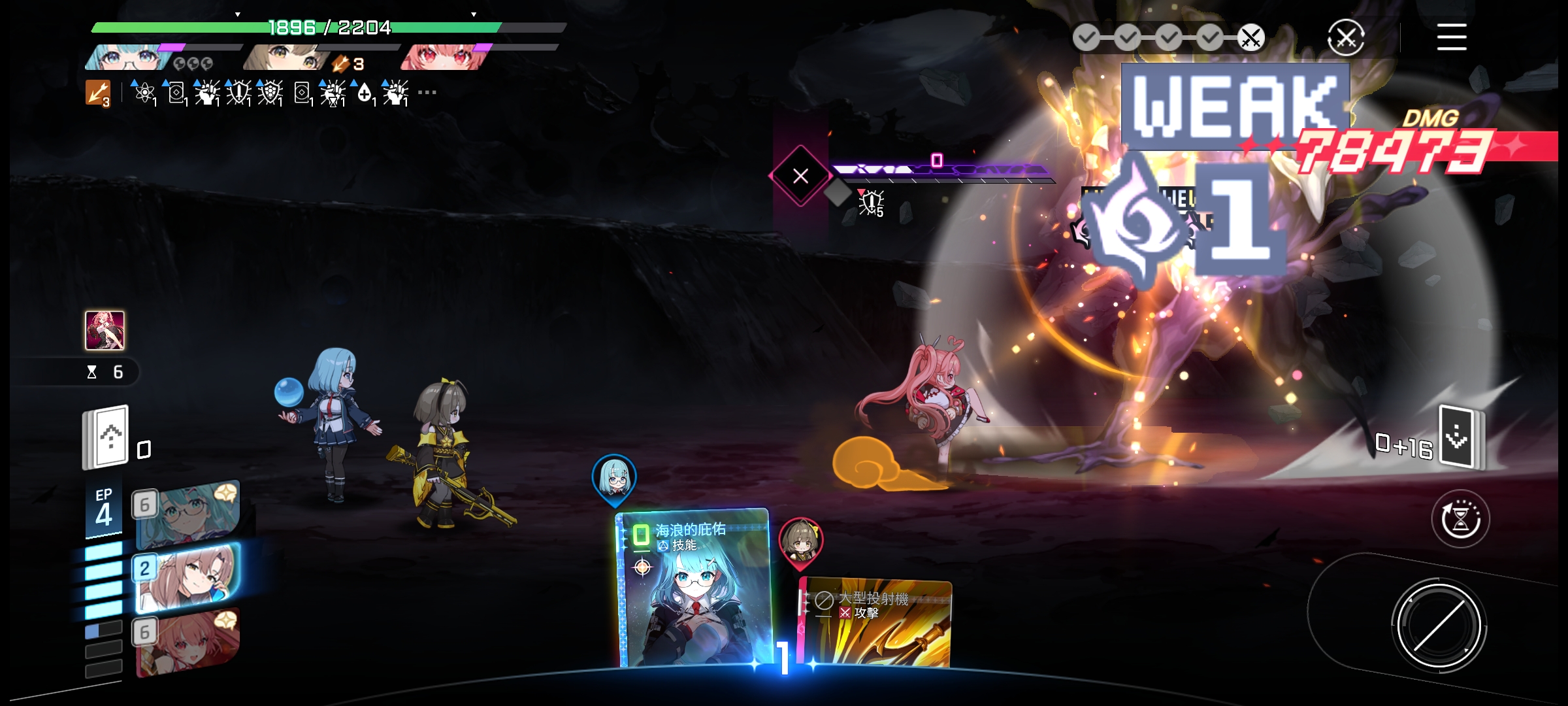Click the crossed-swords circle button
Viewport: 1568px width, 706px height.
[1346, 38]
